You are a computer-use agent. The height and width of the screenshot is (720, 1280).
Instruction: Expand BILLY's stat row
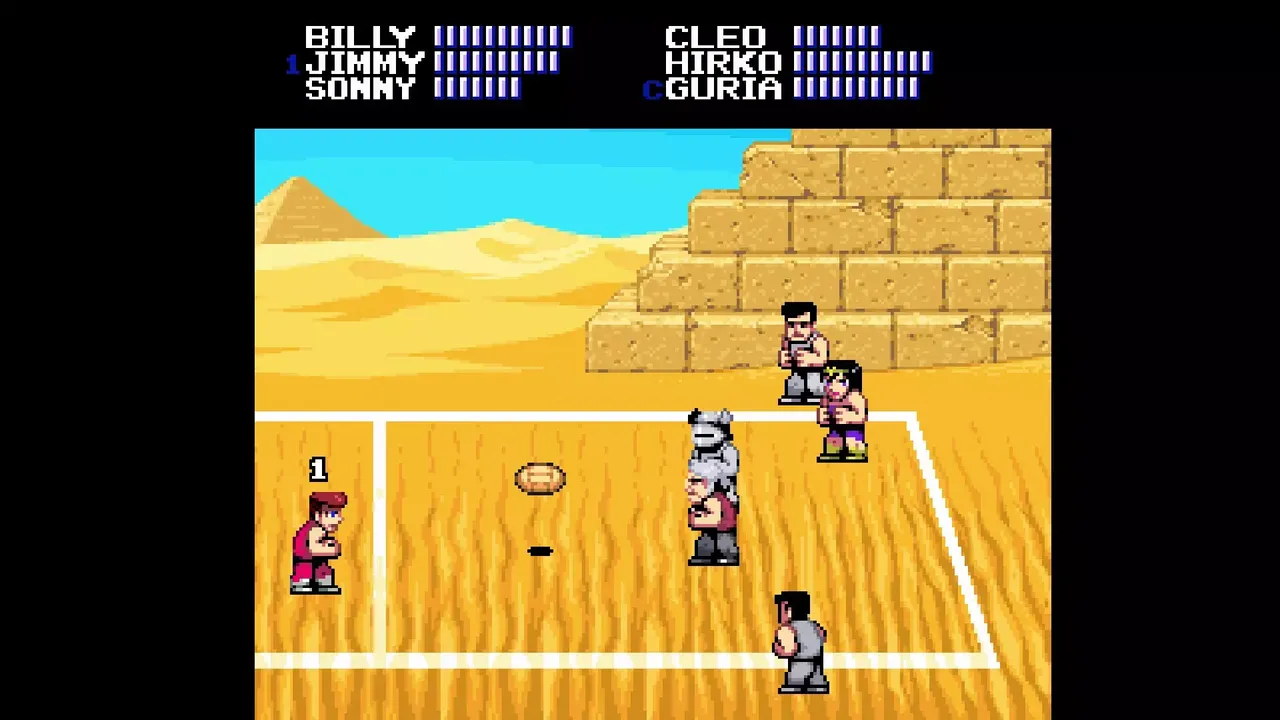[x=360, y=36]
